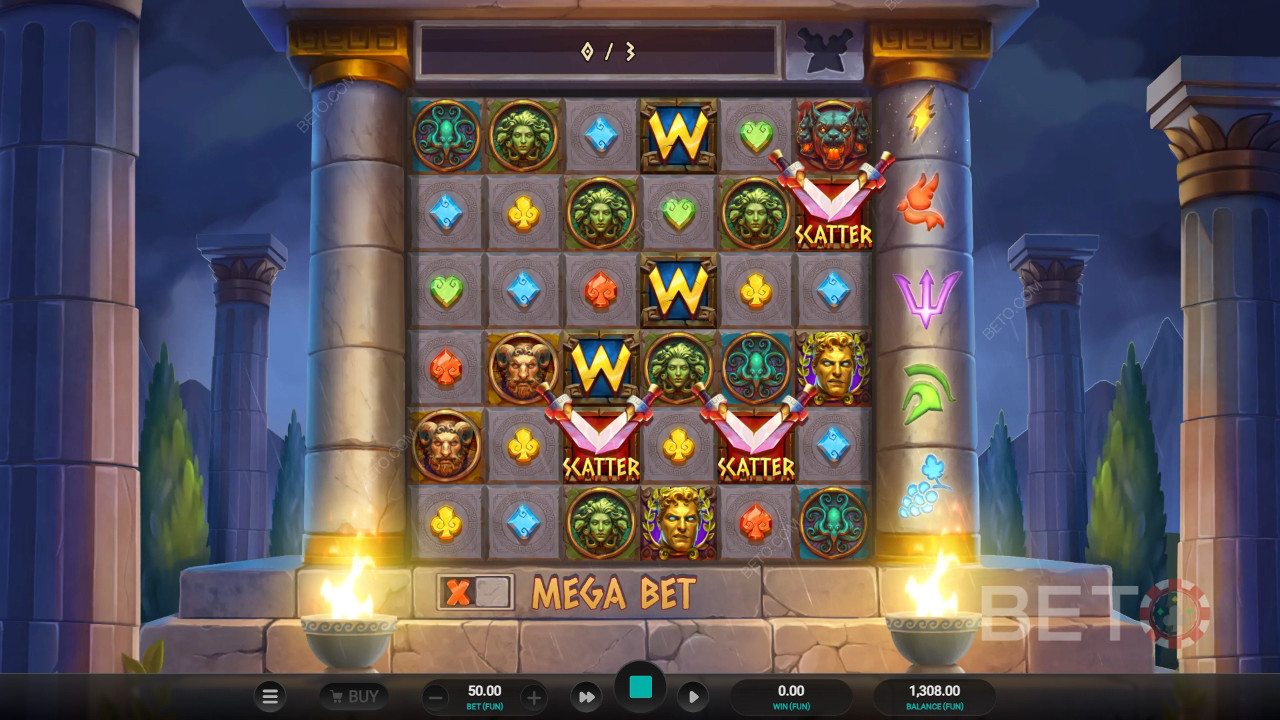This screenshot has height=720, width=1280.
Task: Increase the bet with the plus button
Action: pyautogui.click(x=534, y=697)
